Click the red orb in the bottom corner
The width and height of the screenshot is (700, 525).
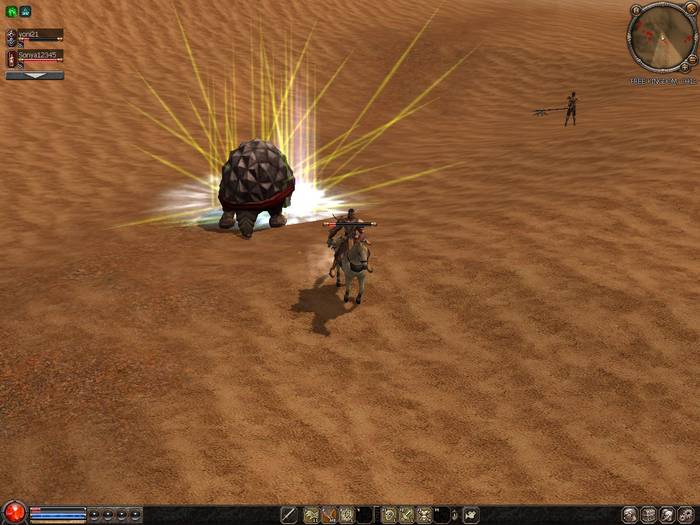point(13,513)
